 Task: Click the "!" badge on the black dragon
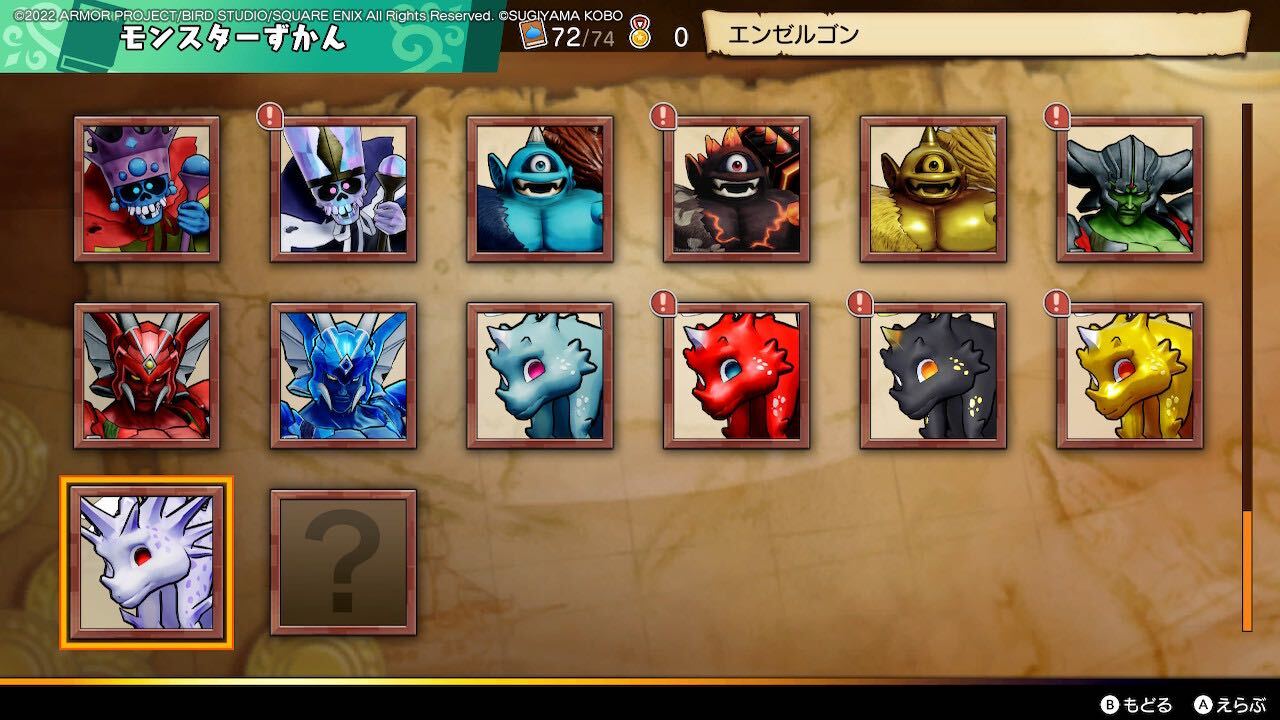point(859,301)
